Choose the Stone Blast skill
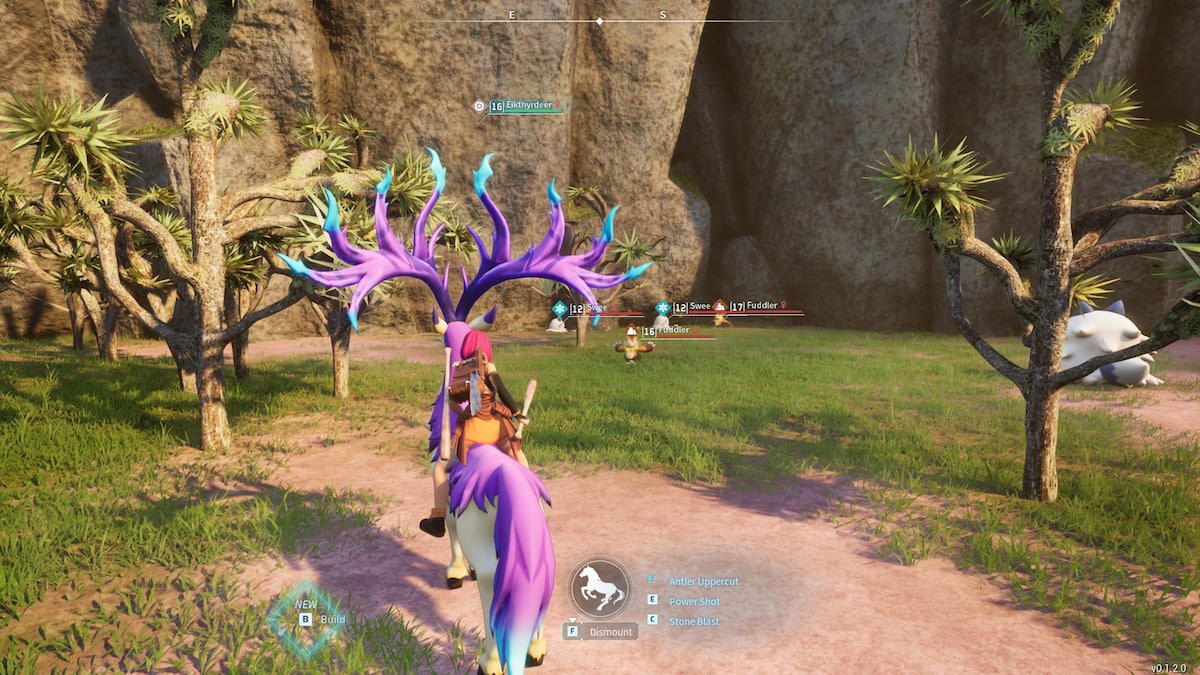Image resolution: width=1200 pixels, height=675 pixels. (x=693, y=621)
